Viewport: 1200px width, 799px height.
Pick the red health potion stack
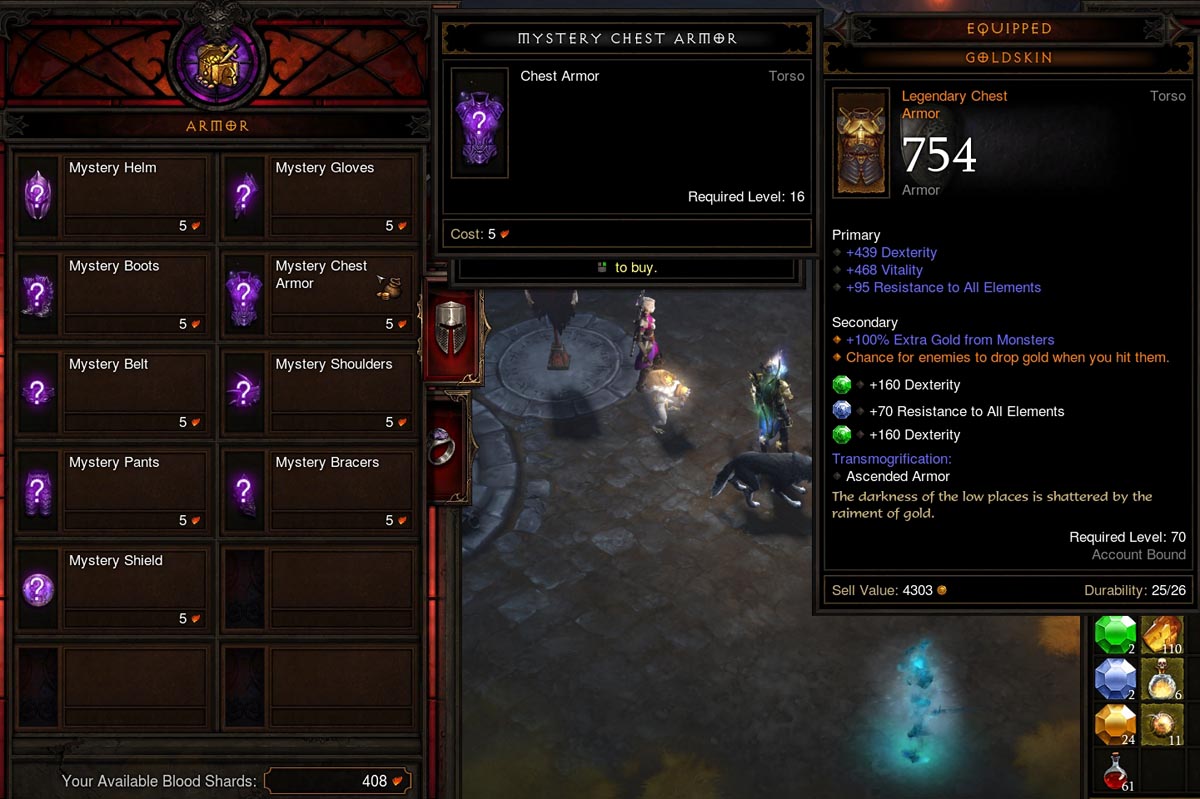tap(1115, 770)
